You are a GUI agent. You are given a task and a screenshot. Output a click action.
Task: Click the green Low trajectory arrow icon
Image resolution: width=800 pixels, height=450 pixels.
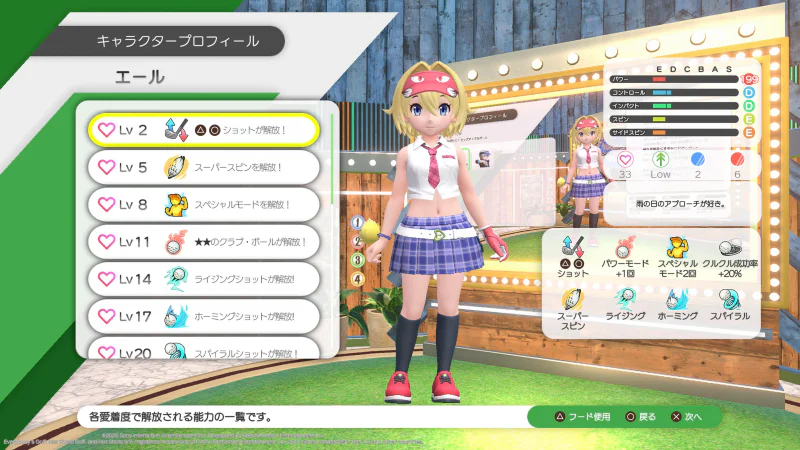660,160
